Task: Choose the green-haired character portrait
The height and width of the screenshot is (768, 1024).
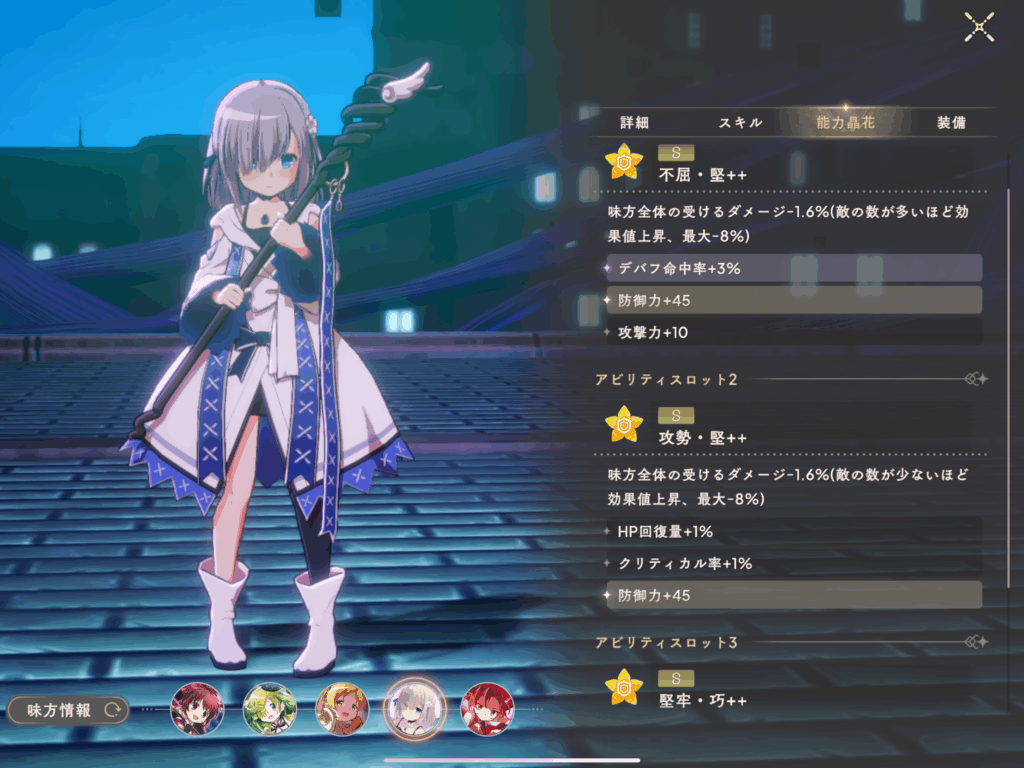Action: click(x=269, y=709)
